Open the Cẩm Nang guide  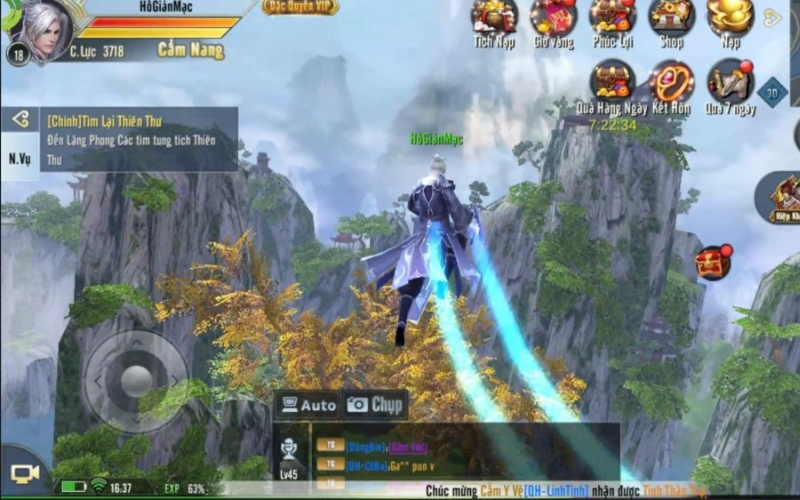pyautogui.click(x=190, y=49)
